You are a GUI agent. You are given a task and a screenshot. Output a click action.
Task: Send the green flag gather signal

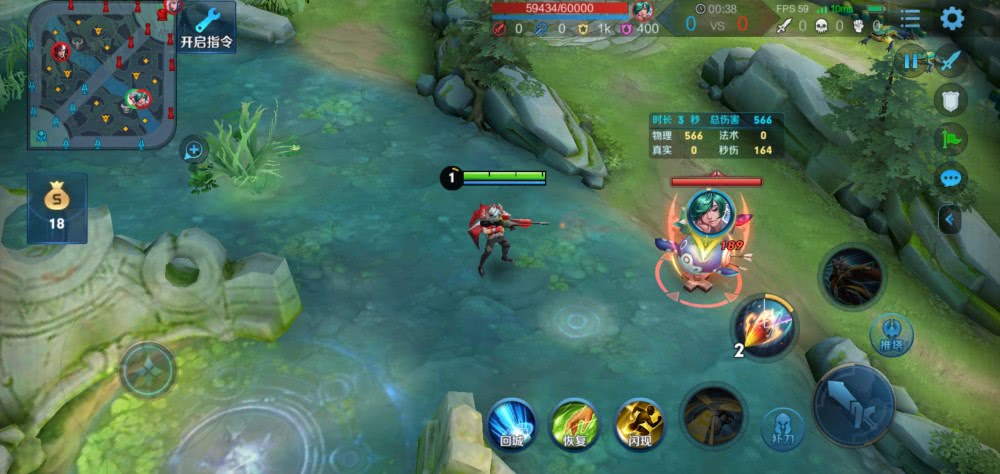click(951, 138)
